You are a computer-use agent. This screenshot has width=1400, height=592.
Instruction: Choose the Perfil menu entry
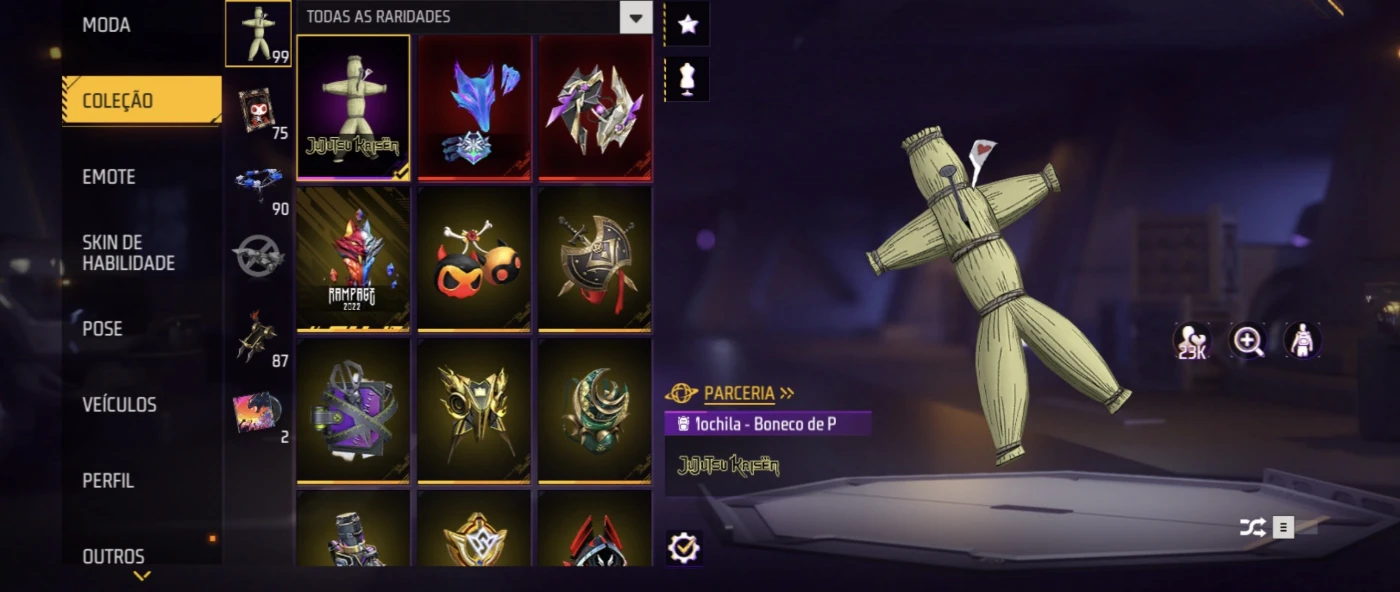[108, 481]
